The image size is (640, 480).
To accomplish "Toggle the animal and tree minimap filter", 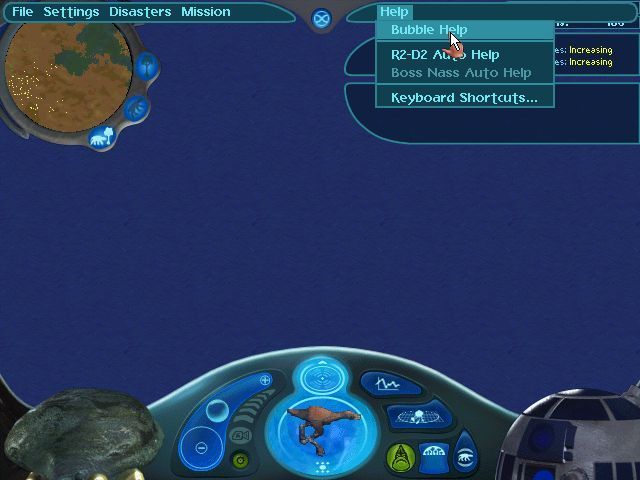I will pyautogui.click(x=100, y=137).
